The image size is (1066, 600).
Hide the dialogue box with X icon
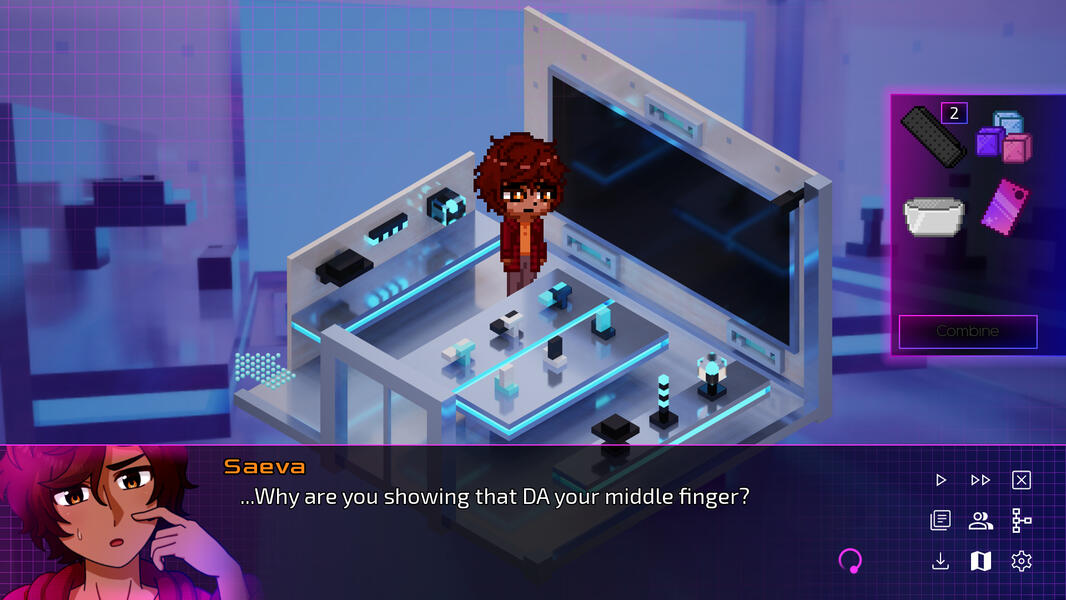(x=1021, y=480)
